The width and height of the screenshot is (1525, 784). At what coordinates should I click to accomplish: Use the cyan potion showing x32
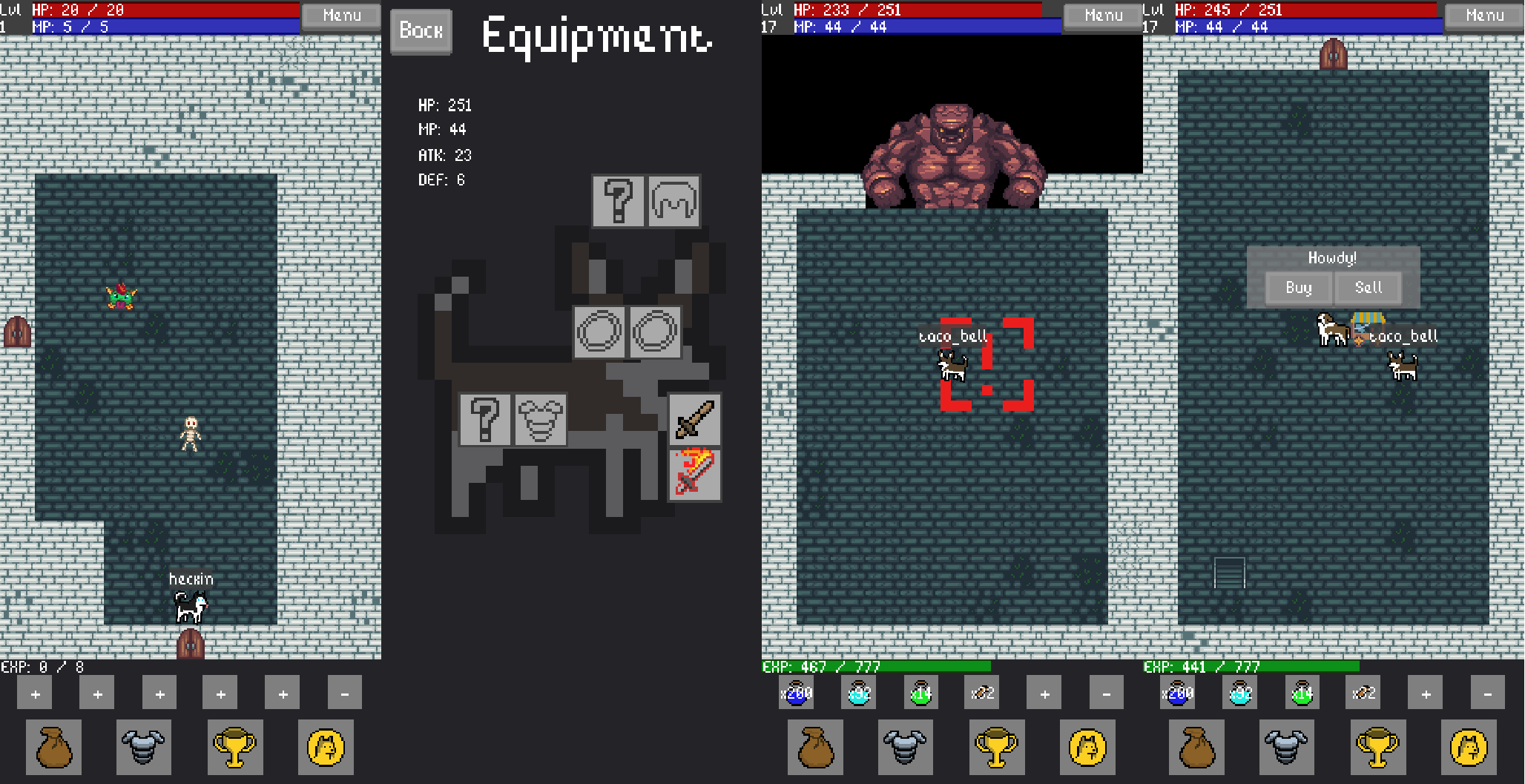(x=859, y=693)
